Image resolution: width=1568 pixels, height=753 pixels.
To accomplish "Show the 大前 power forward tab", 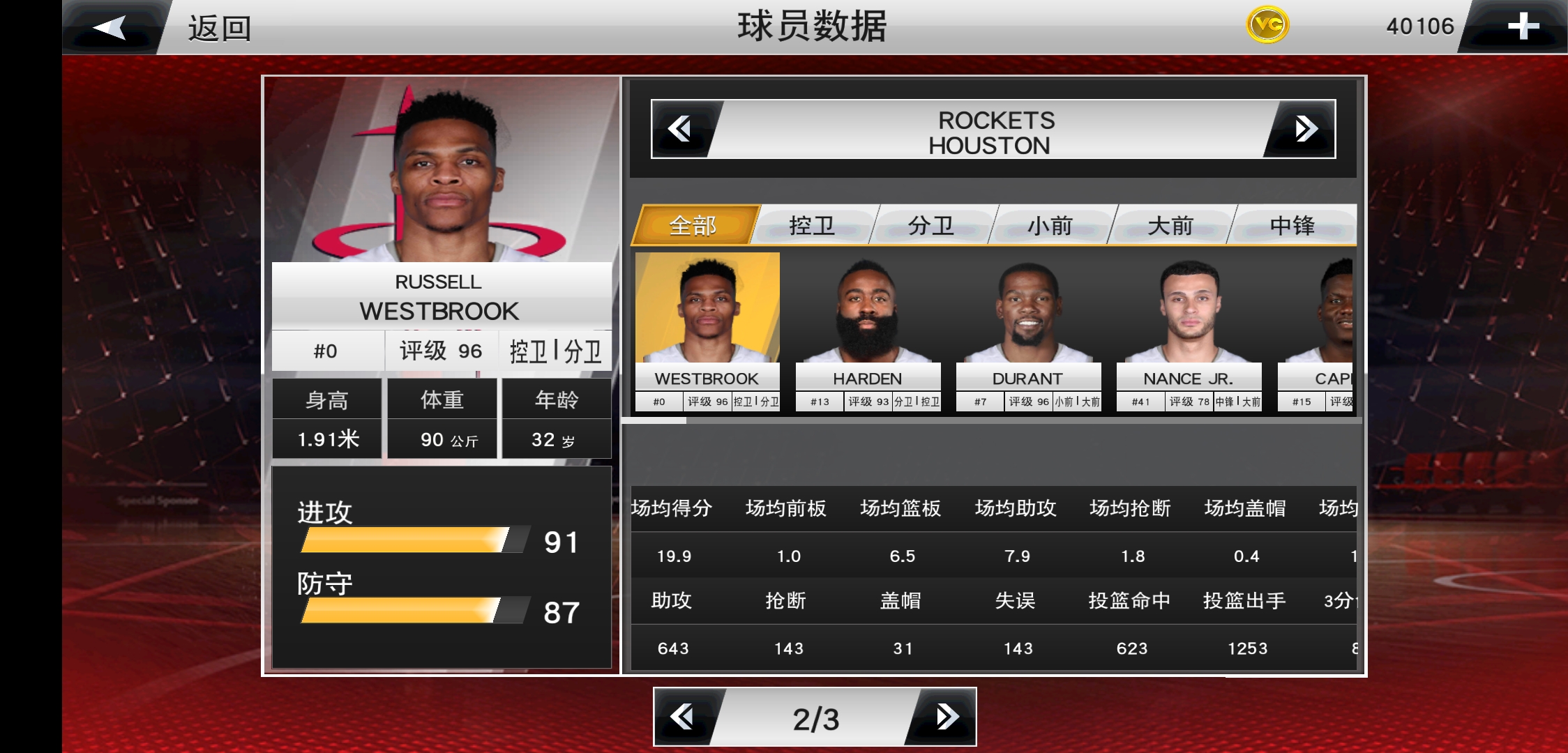I will click(x=1170, y=225).
